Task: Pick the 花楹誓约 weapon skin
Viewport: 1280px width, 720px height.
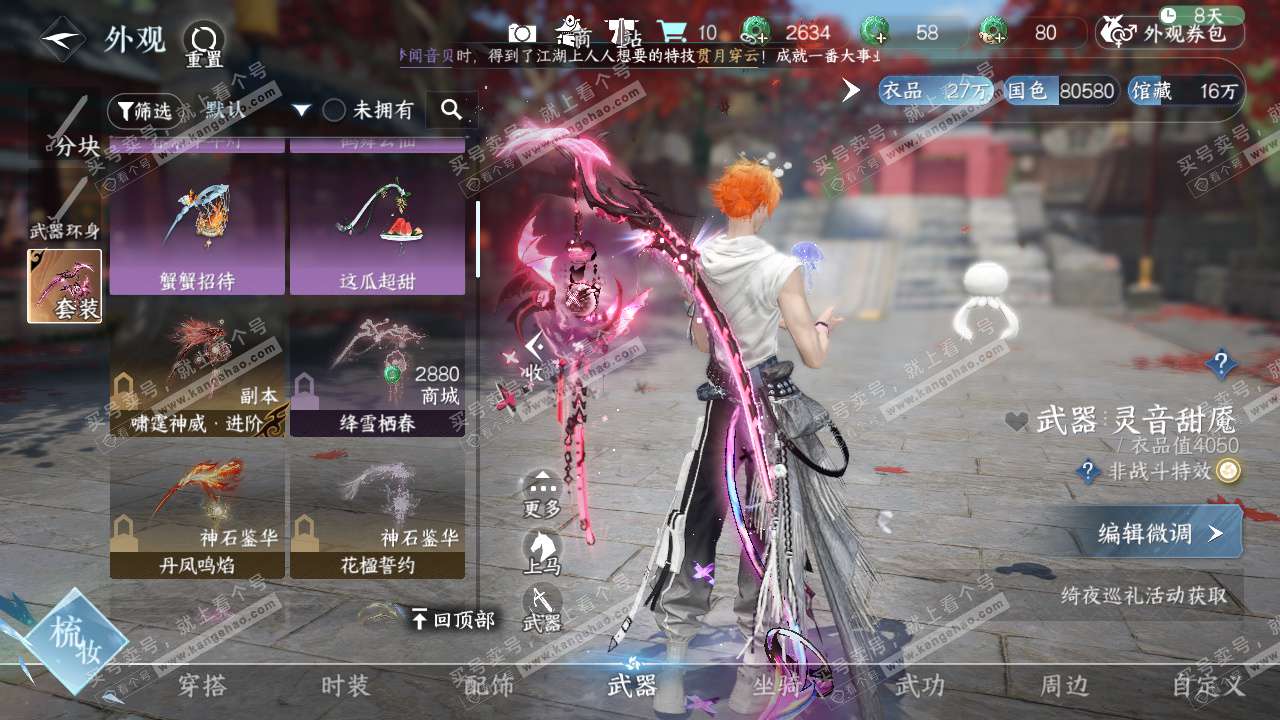Action: pos(377,517)
